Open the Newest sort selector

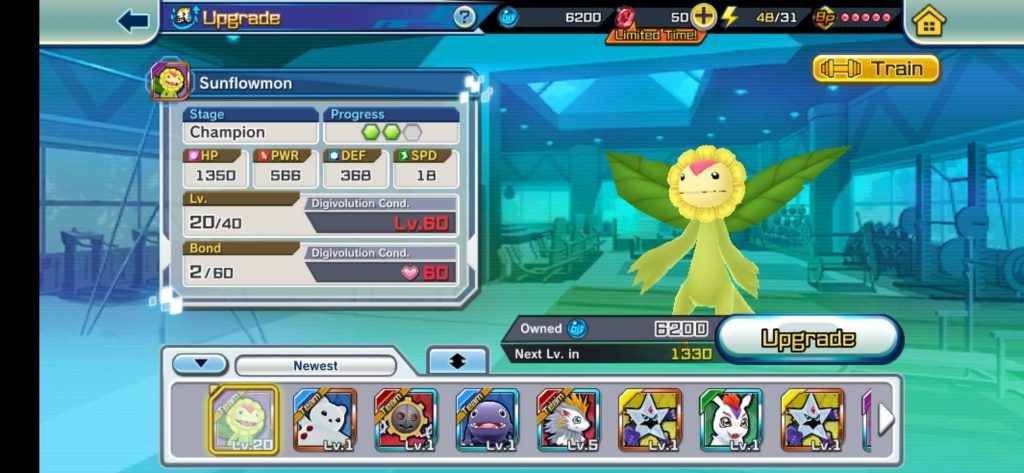[315, 366]
